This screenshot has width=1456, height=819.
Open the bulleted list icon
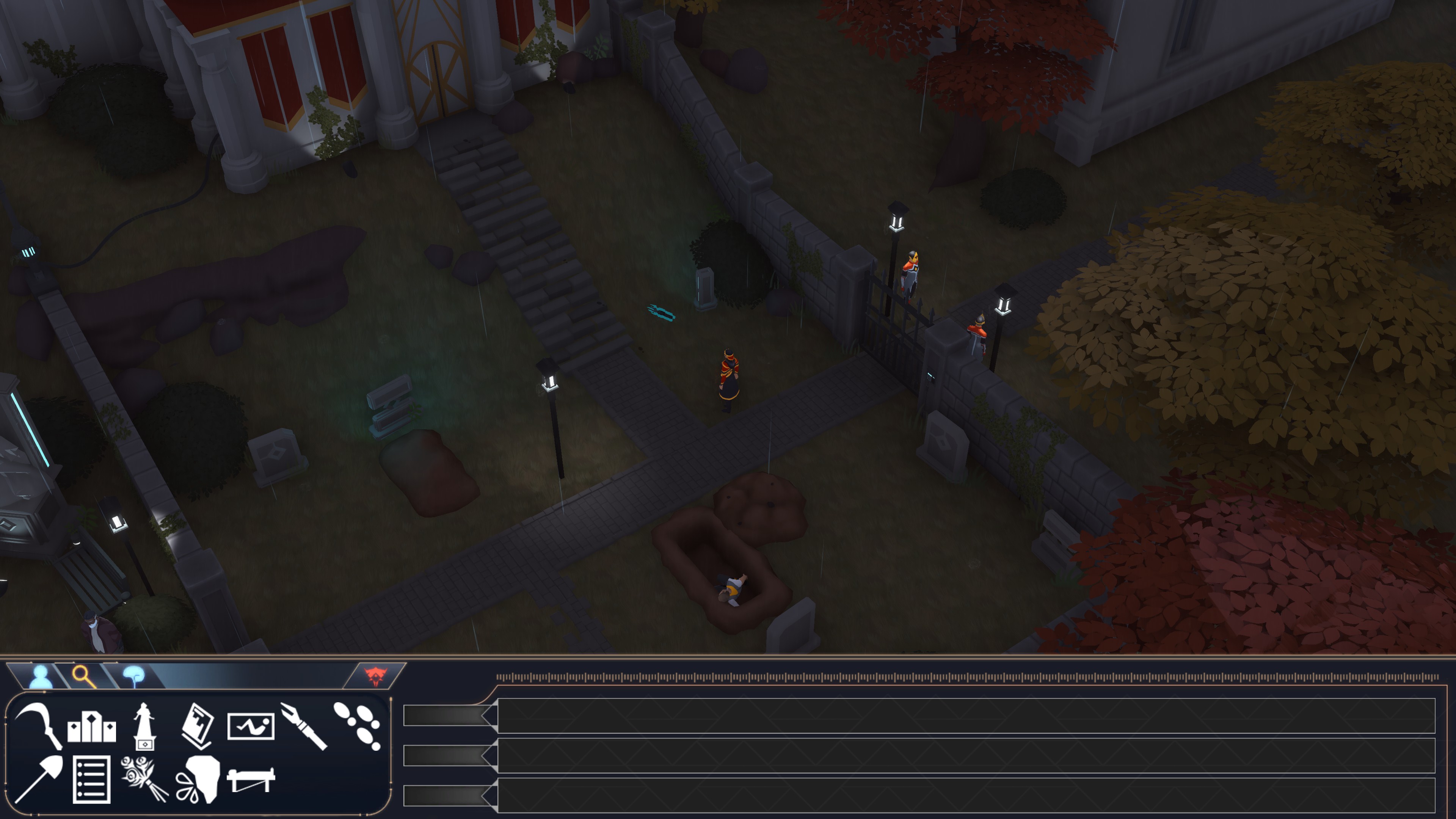tap(91, 780)
